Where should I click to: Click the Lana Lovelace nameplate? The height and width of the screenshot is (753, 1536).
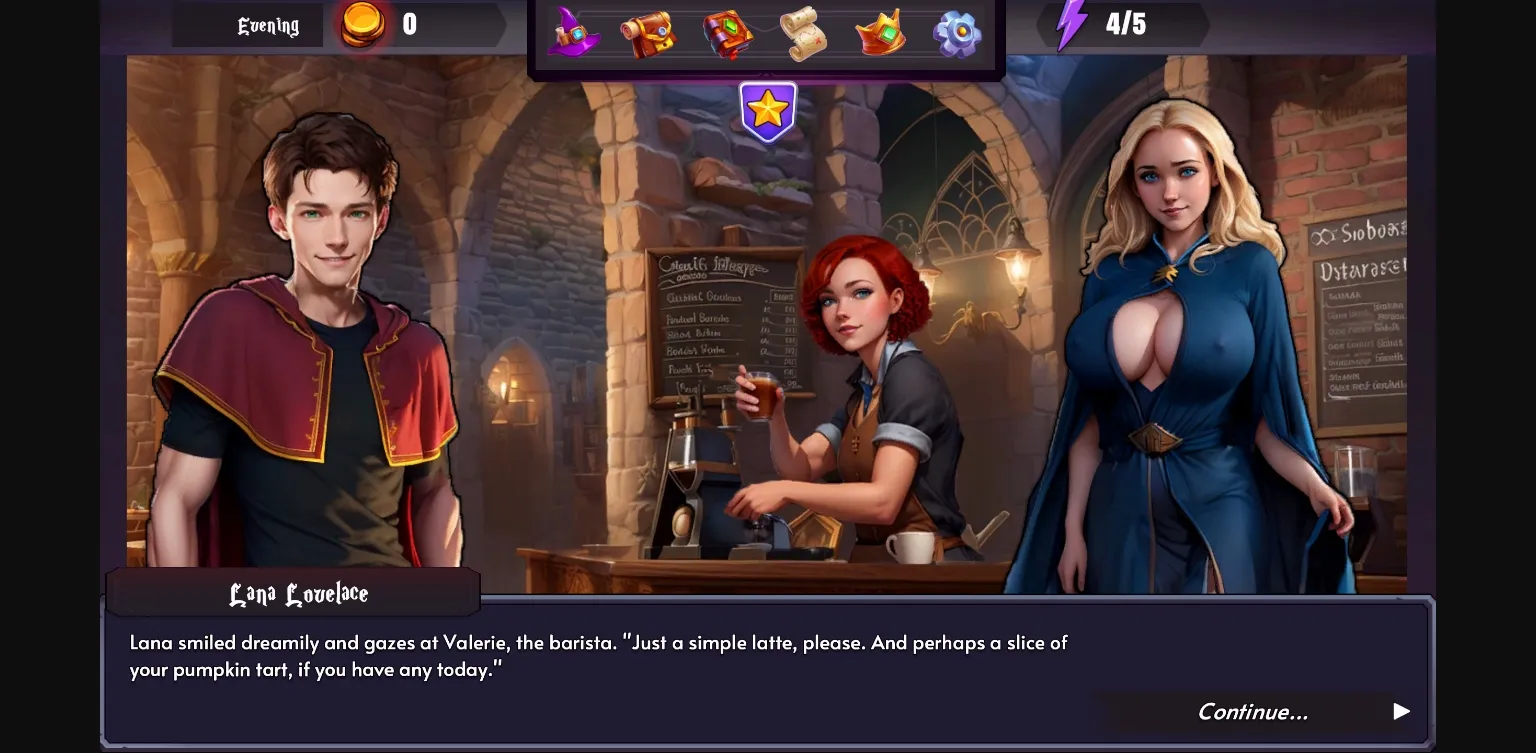(x=296, y=593)
